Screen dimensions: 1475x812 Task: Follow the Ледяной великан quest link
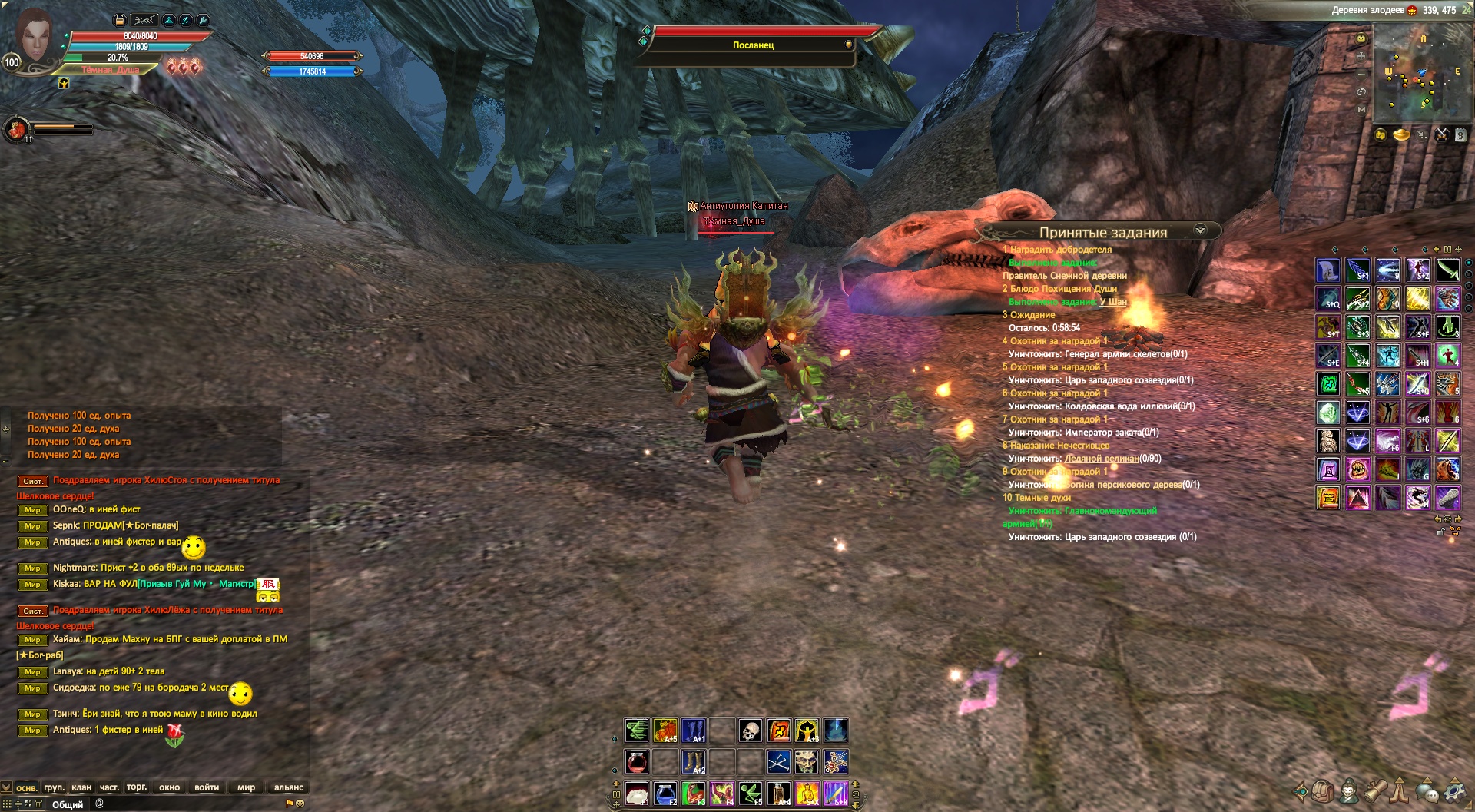click(1102, 459)
